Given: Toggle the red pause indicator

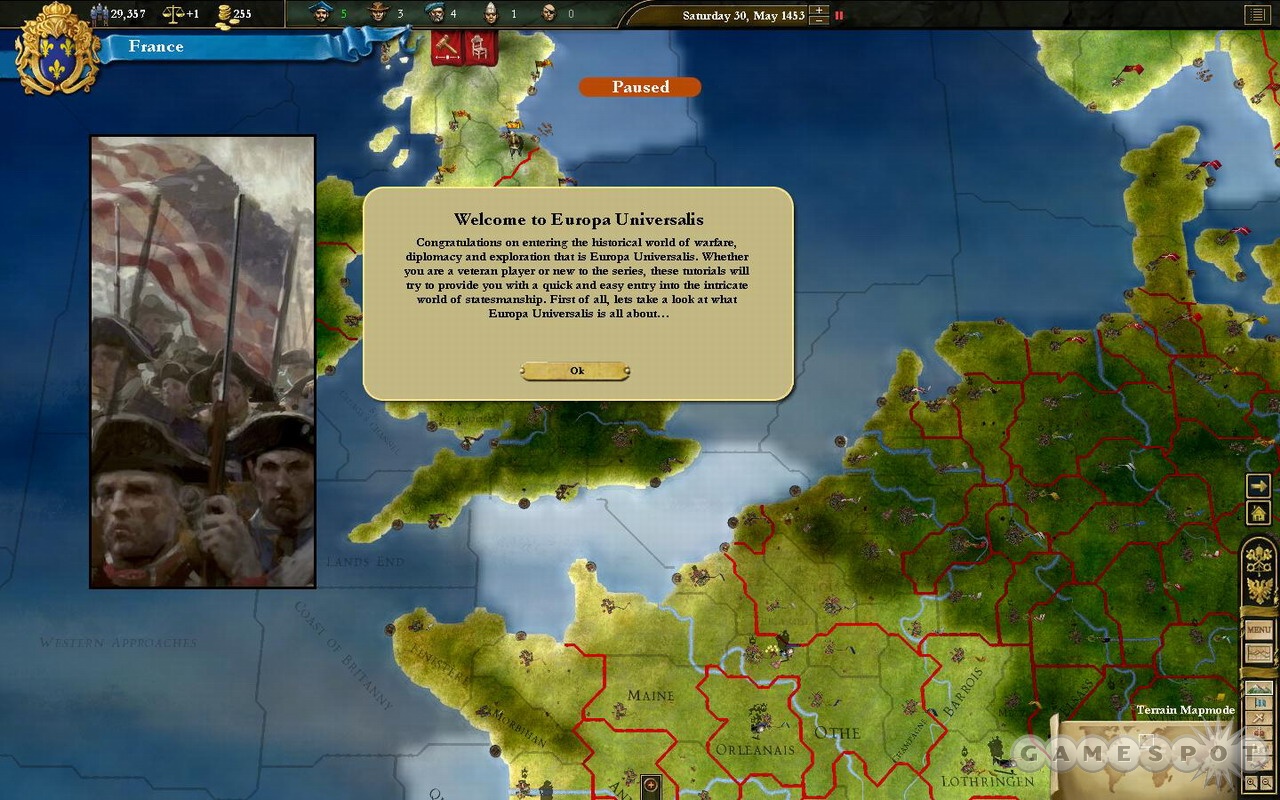Looking at the screenshot, I should pyautogui.click(x=839, y=15).
